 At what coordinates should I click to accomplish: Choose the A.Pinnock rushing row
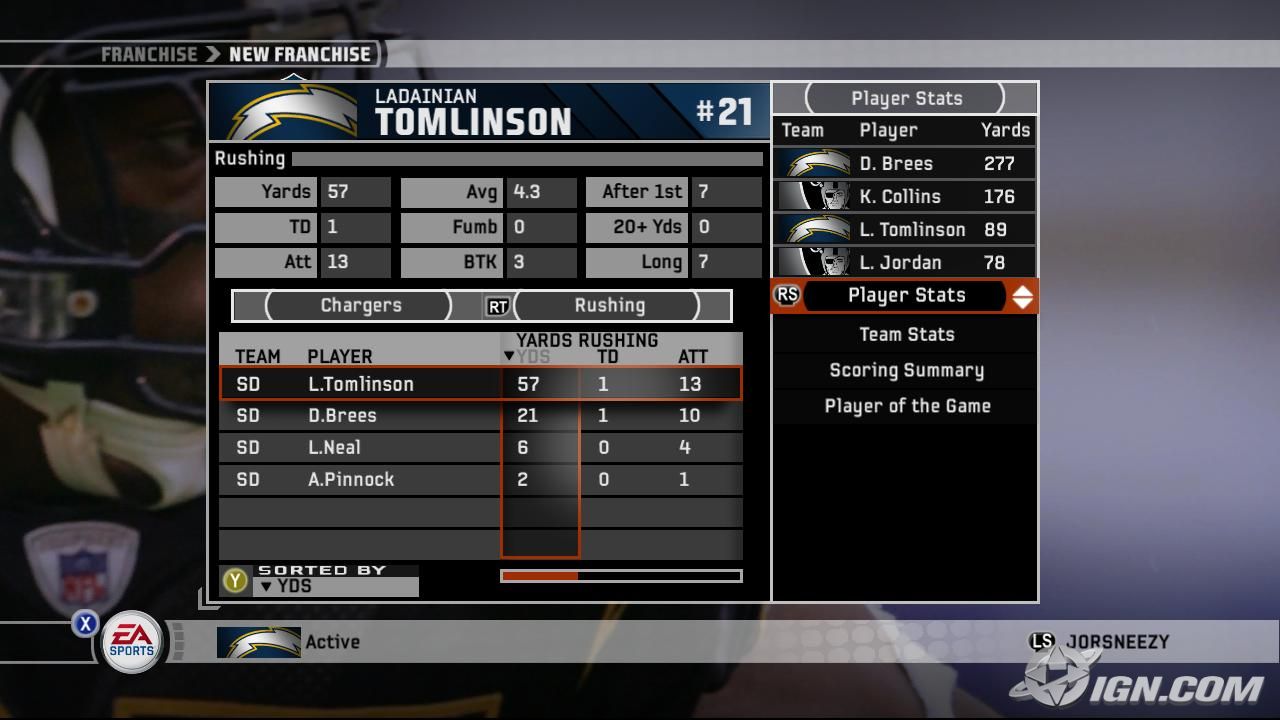(x=480, y=480)
